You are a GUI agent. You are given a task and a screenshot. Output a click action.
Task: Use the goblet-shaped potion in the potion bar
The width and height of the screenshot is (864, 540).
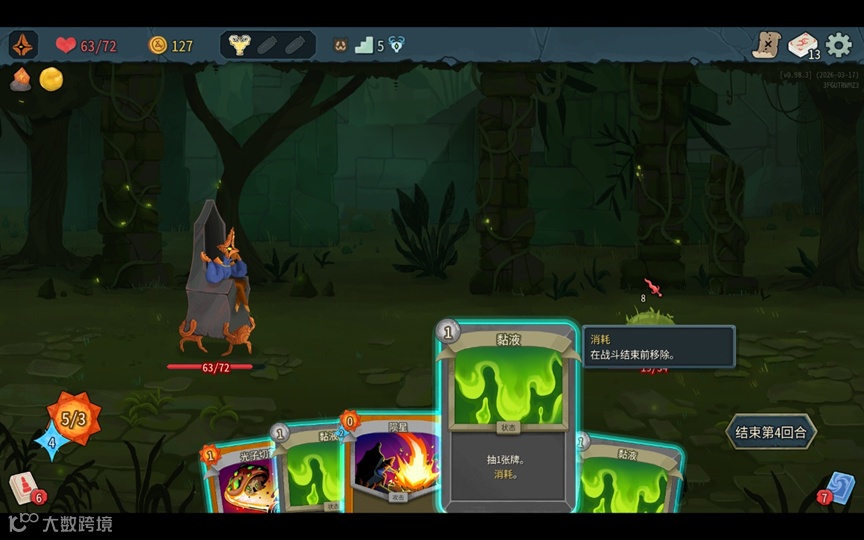tap(239, 45)
